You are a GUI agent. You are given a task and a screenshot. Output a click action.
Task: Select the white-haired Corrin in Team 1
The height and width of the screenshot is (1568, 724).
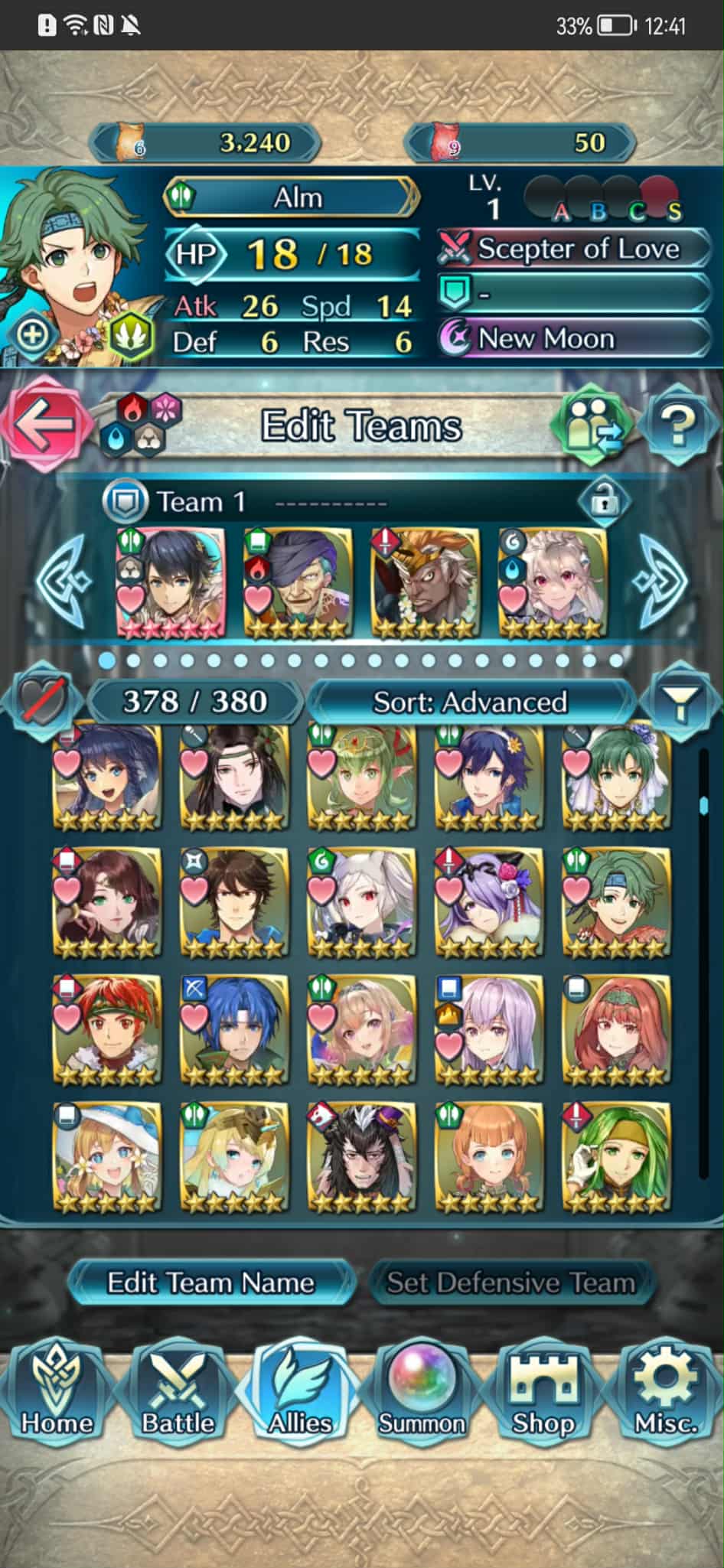[x=553, y=583]
